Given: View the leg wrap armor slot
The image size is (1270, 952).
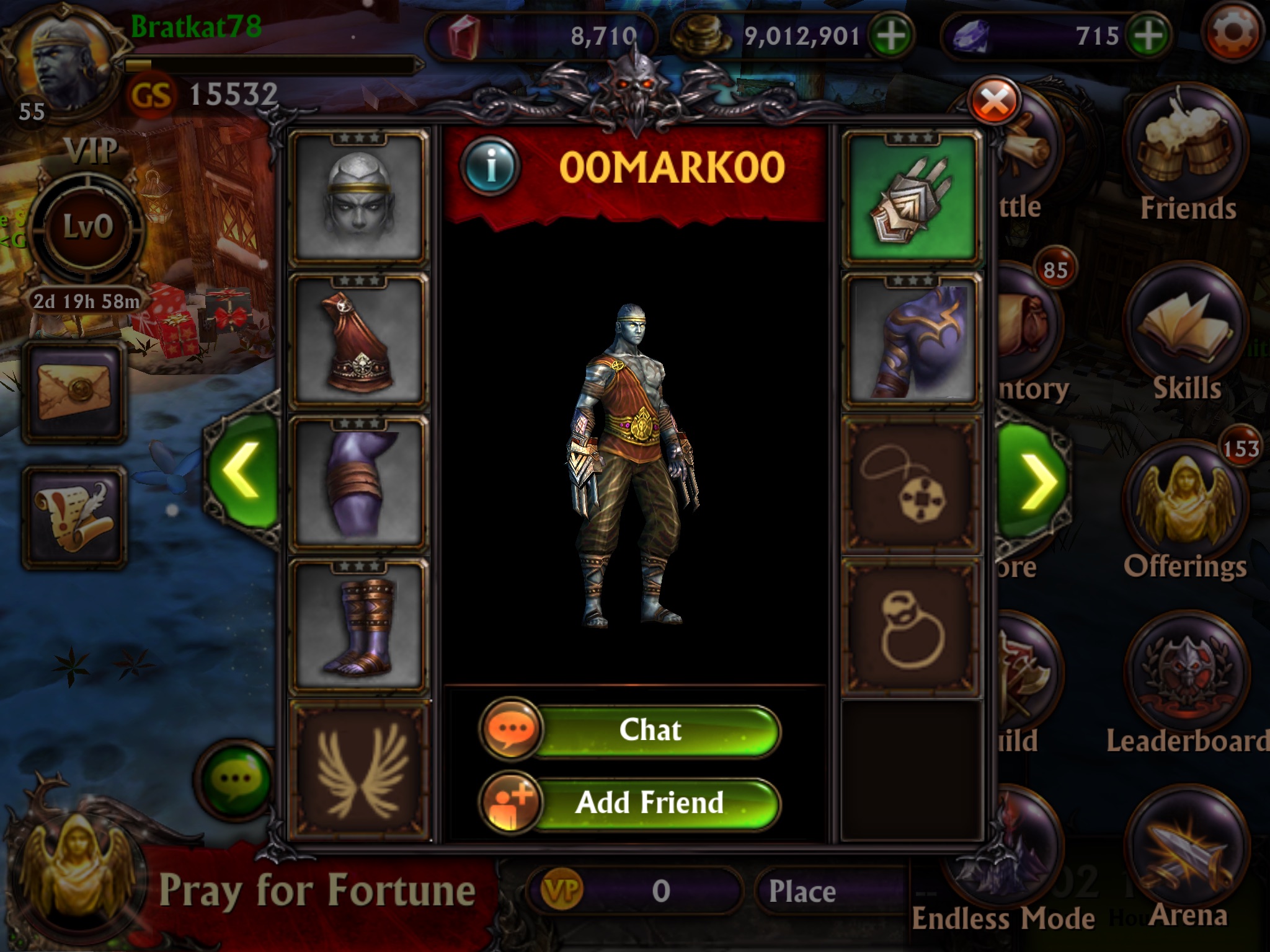Looking at the screenshot, I should tap(359, 485).
